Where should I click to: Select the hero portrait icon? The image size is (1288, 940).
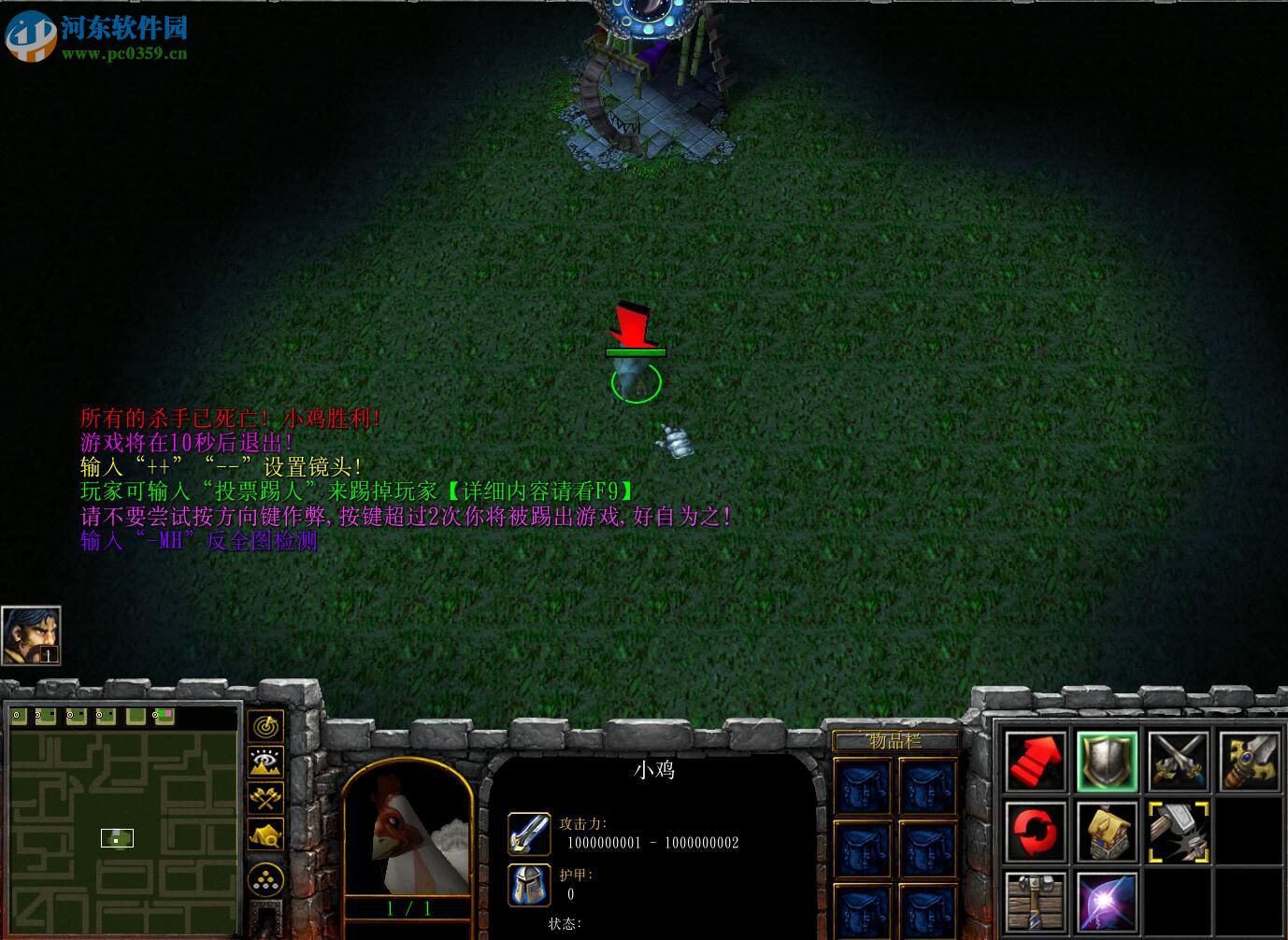(31, 635)
